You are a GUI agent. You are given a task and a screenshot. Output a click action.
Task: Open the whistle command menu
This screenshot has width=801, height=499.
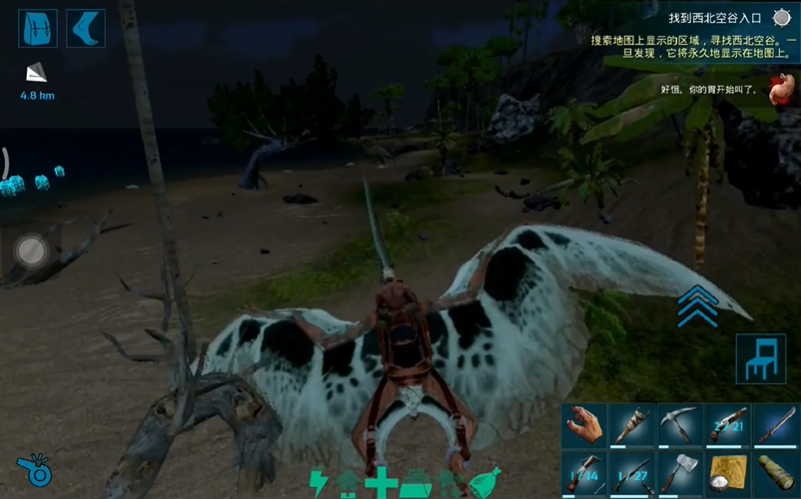click(x=35, y=470)
